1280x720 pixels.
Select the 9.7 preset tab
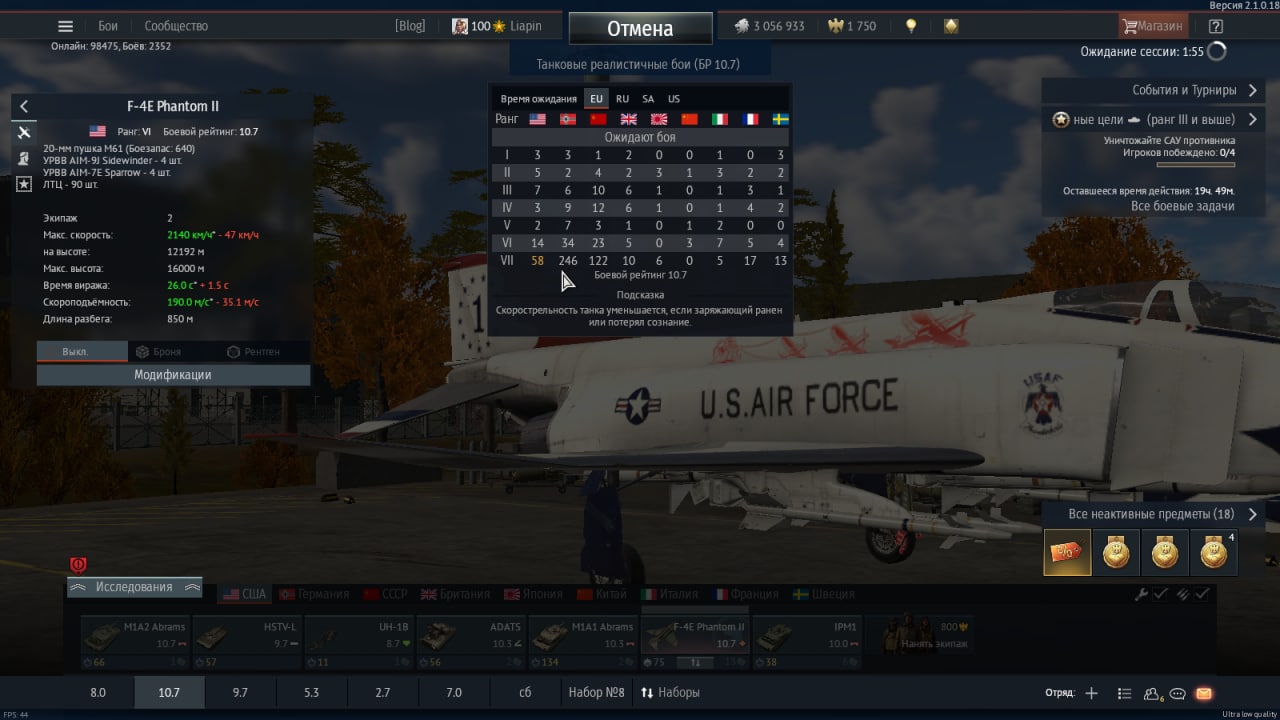point(240,692)
